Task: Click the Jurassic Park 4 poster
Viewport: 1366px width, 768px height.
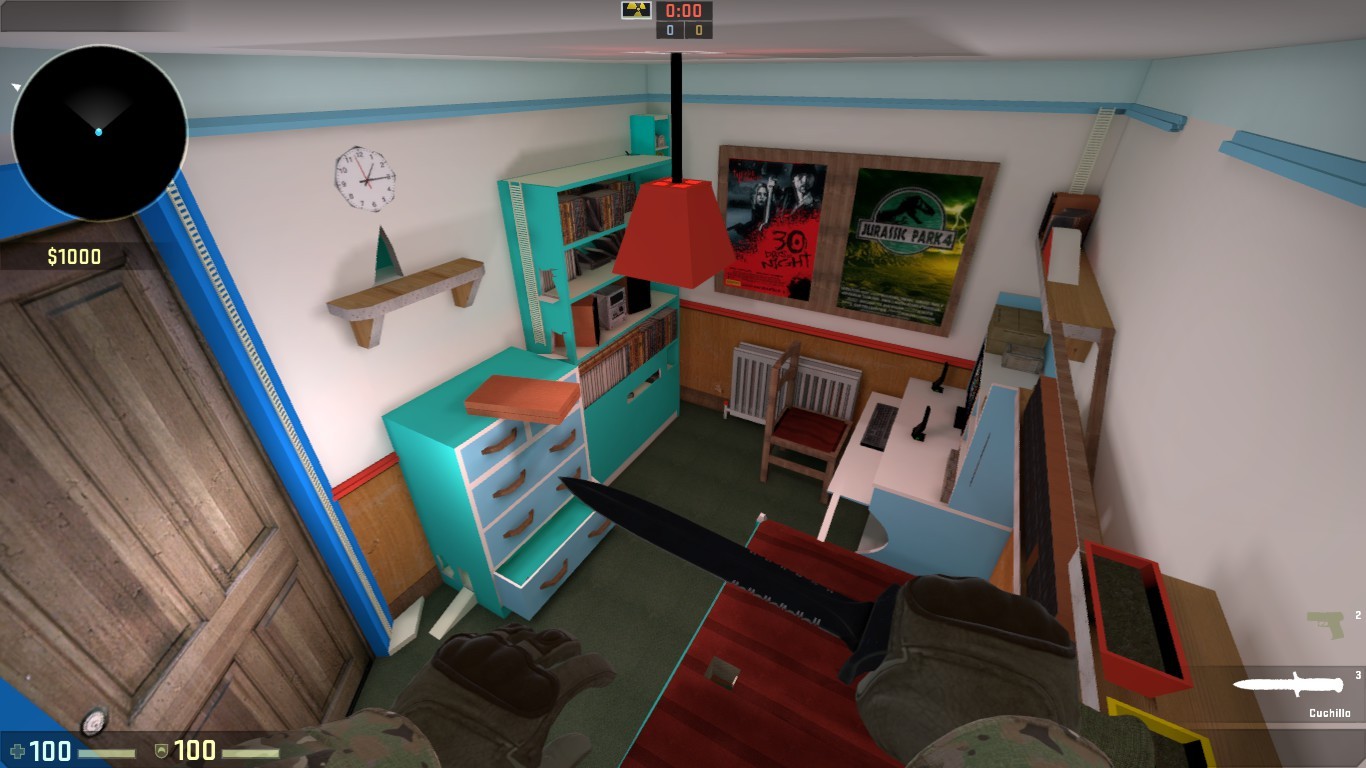Action: tap(907, 239)
